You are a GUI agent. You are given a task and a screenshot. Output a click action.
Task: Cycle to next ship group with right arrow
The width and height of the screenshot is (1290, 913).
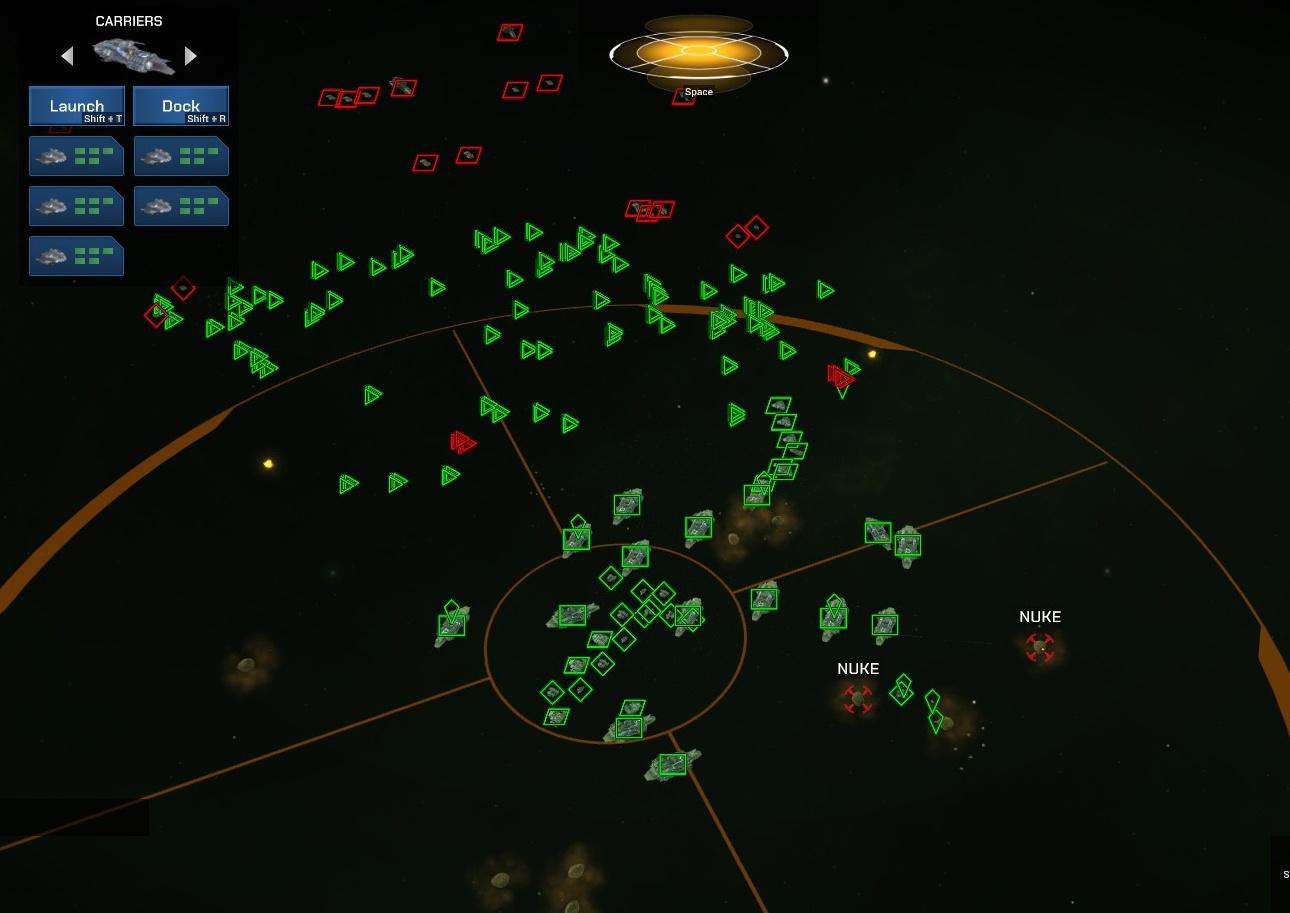pyautogui.click(x=191, y=56)
